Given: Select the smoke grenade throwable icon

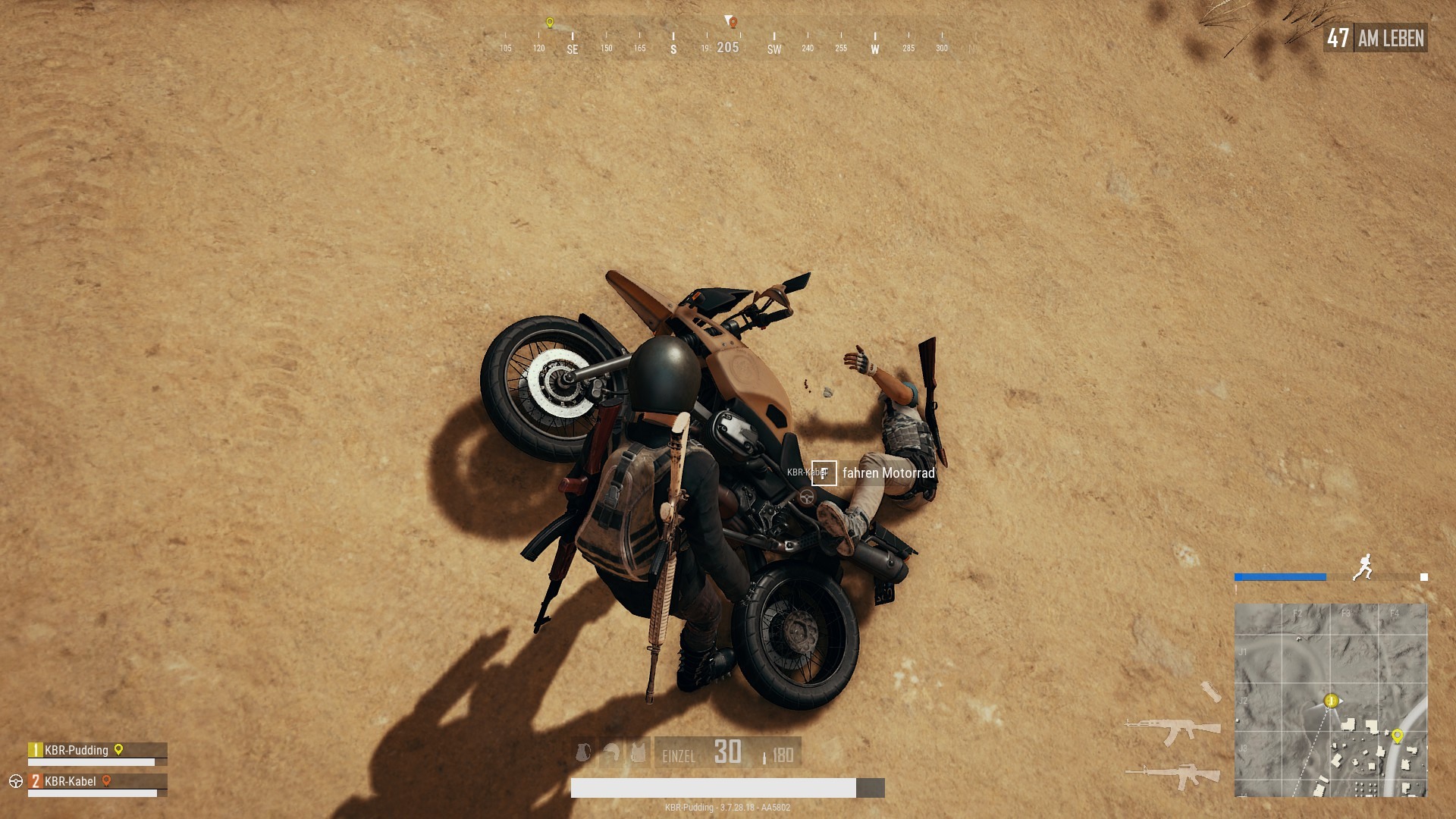Looking at the screenshot, I should pos(1210,691).
